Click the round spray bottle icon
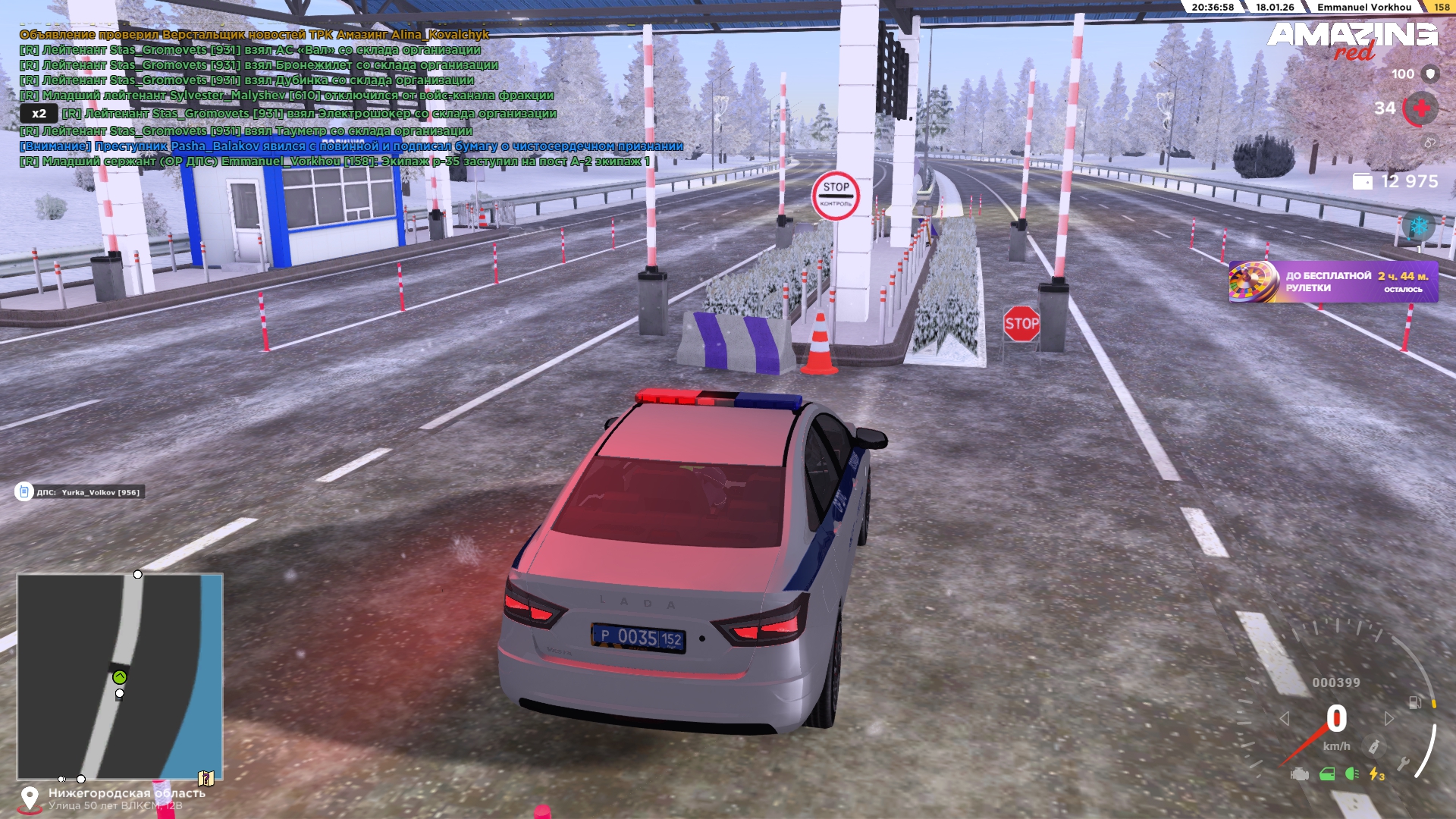Viewport: 1456px width, 819px height. [1373, 747]
